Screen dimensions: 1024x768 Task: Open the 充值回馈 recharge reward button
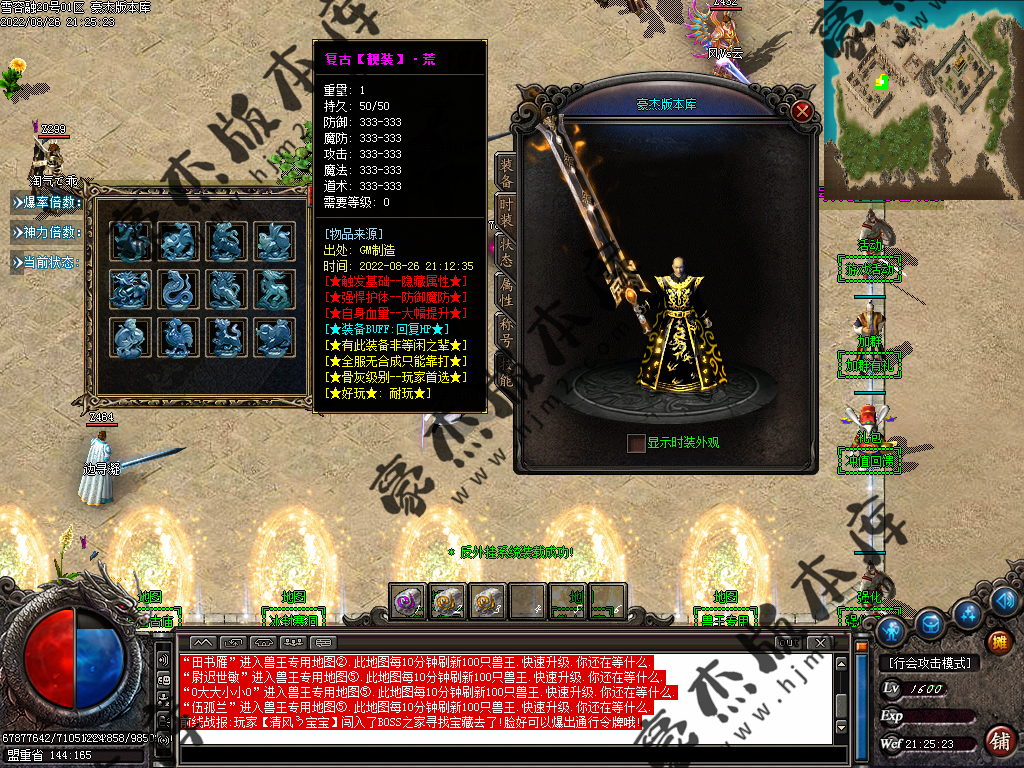click(868, 461)
